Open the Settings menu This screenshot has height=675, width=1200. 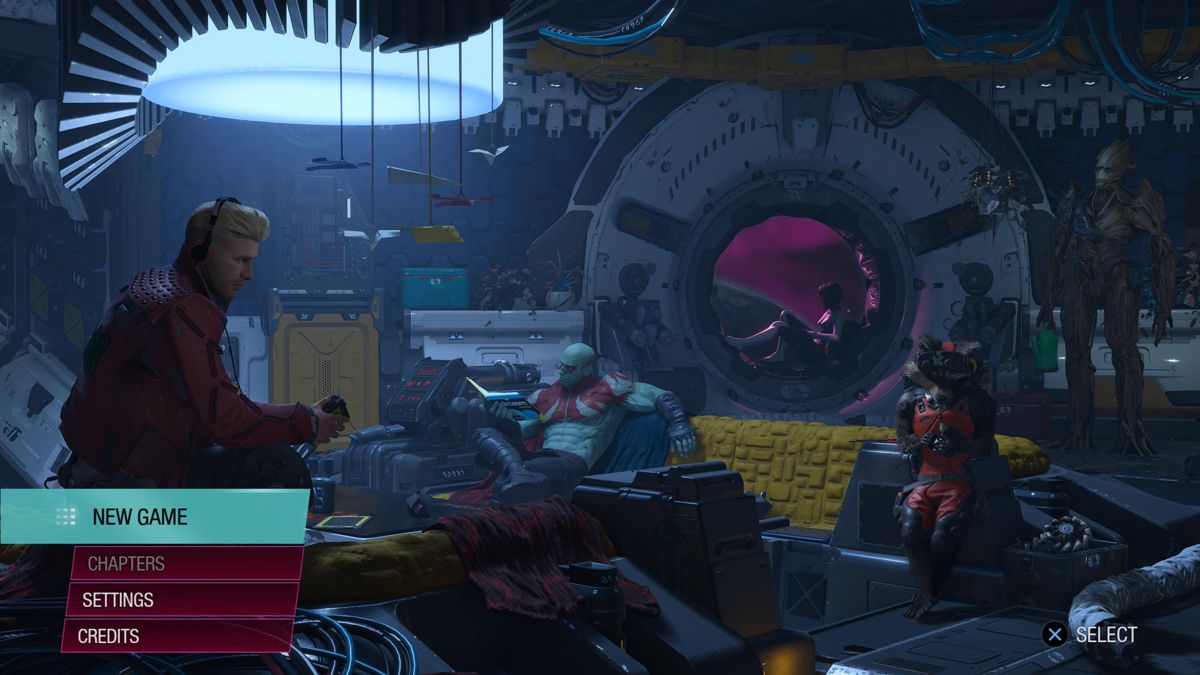182,600
